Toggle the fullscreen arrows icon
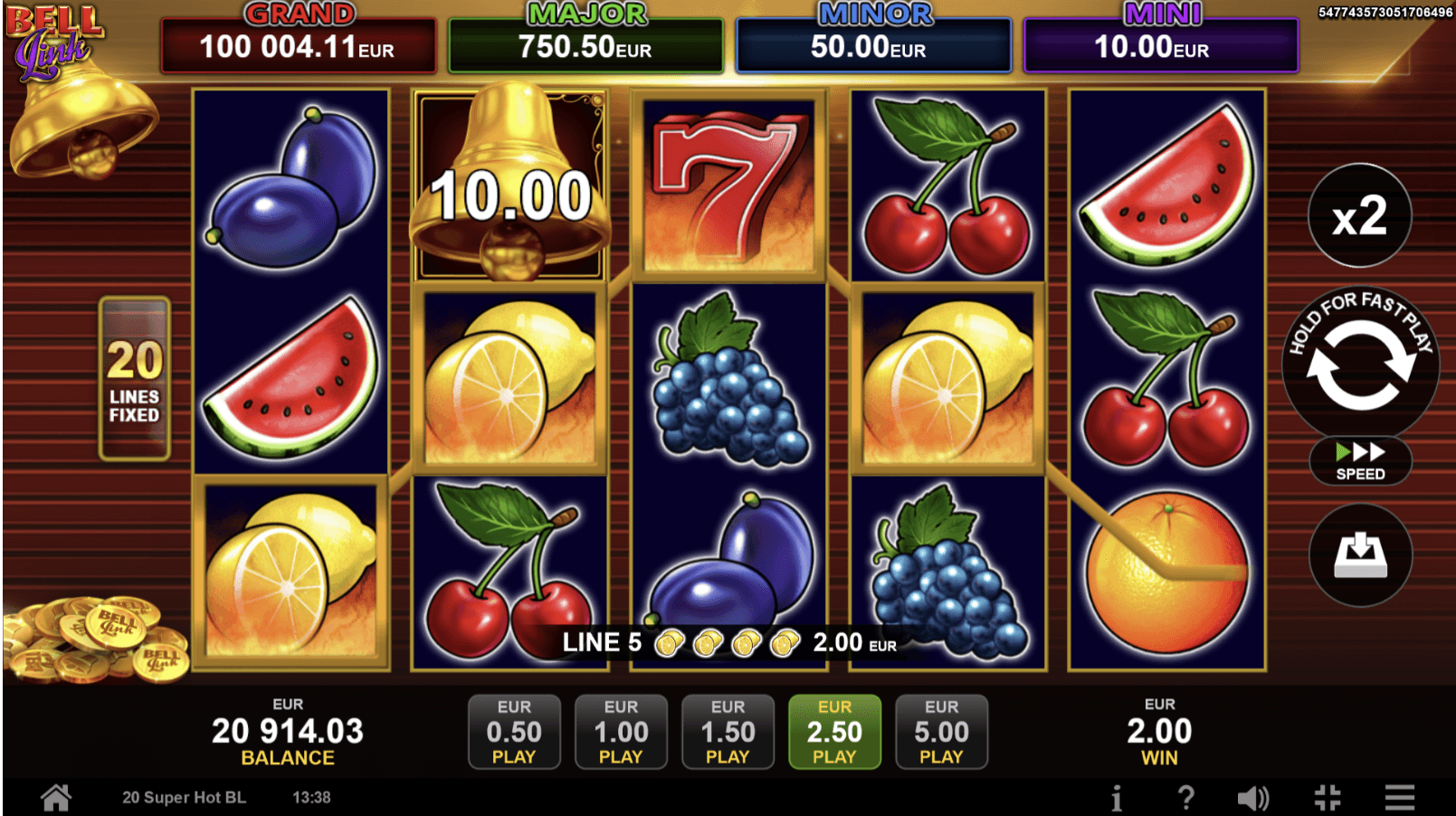Screen dimensions: 1456x816 [1327, 798]
